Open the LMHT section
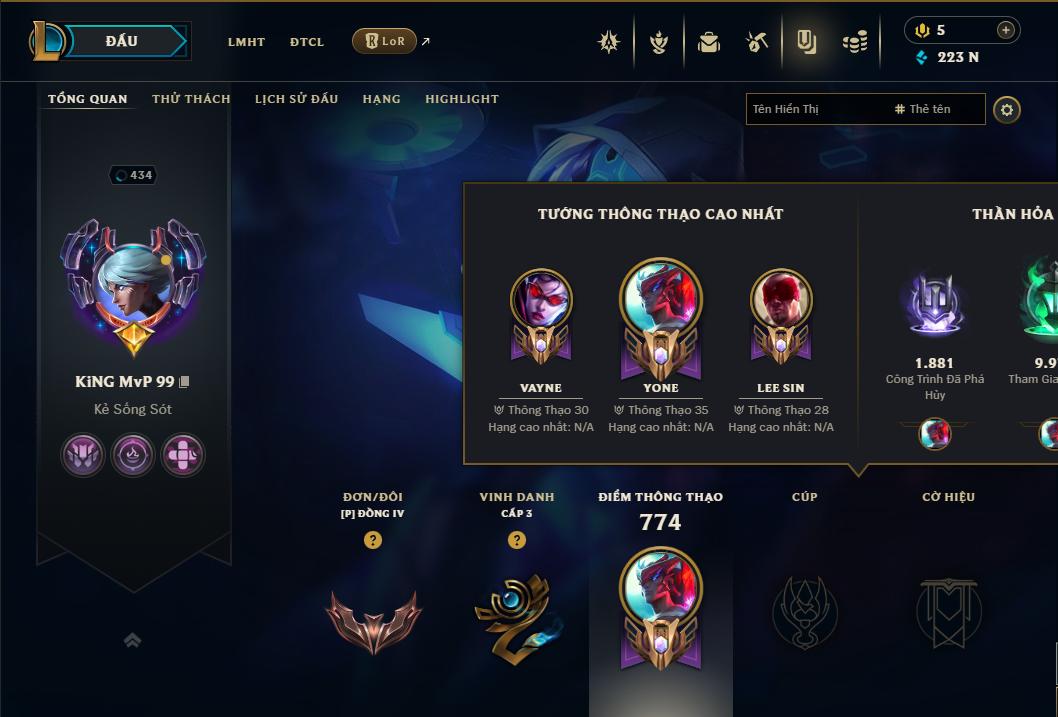 click(246, 42)
